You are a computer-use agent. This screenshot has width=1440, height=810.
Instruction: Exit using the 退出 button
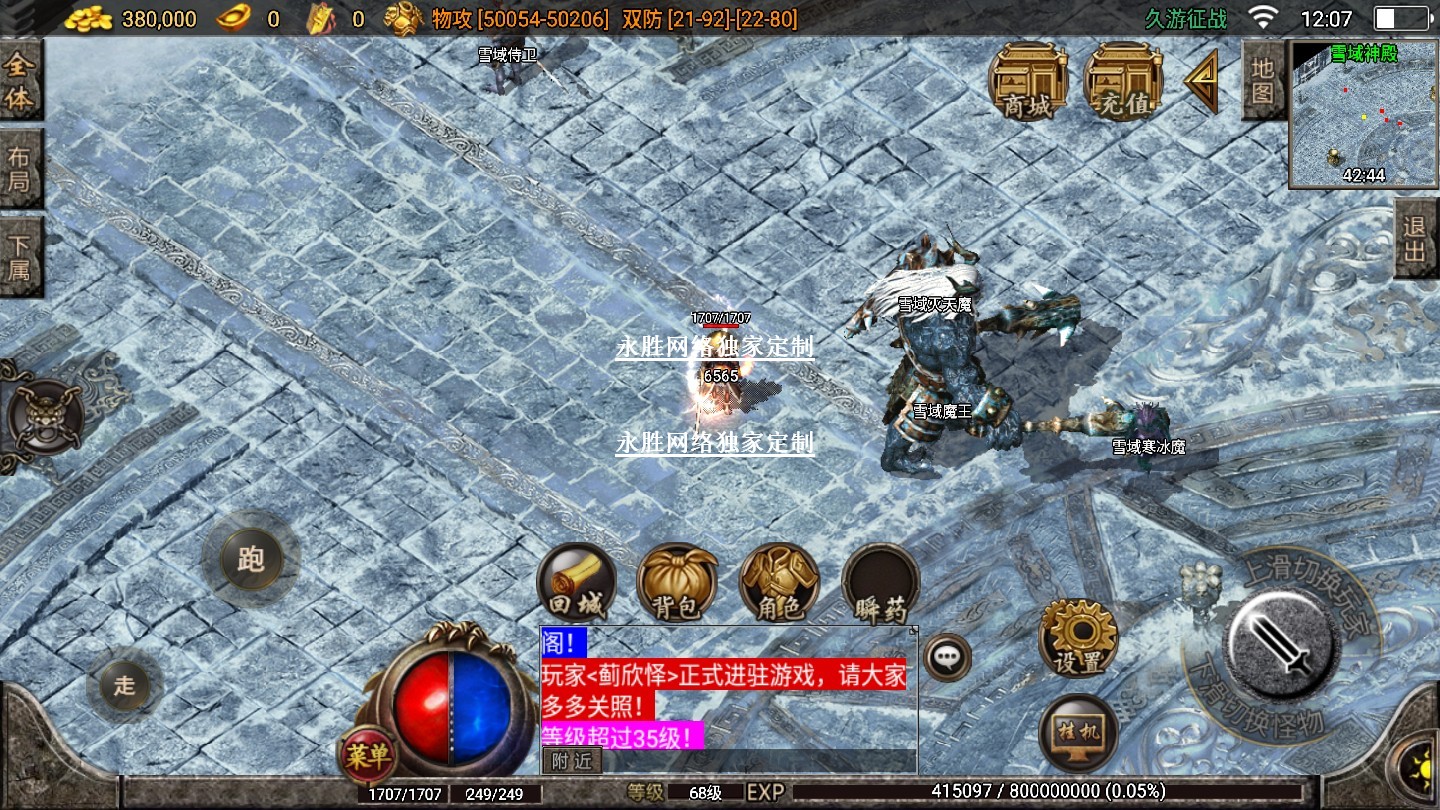coord(1416,239)
